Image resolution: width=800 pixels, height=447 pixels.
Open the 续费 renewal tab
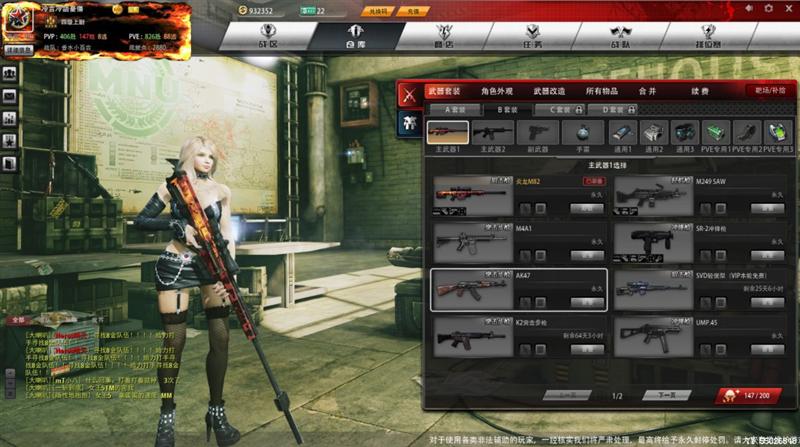tap(700, 91)
